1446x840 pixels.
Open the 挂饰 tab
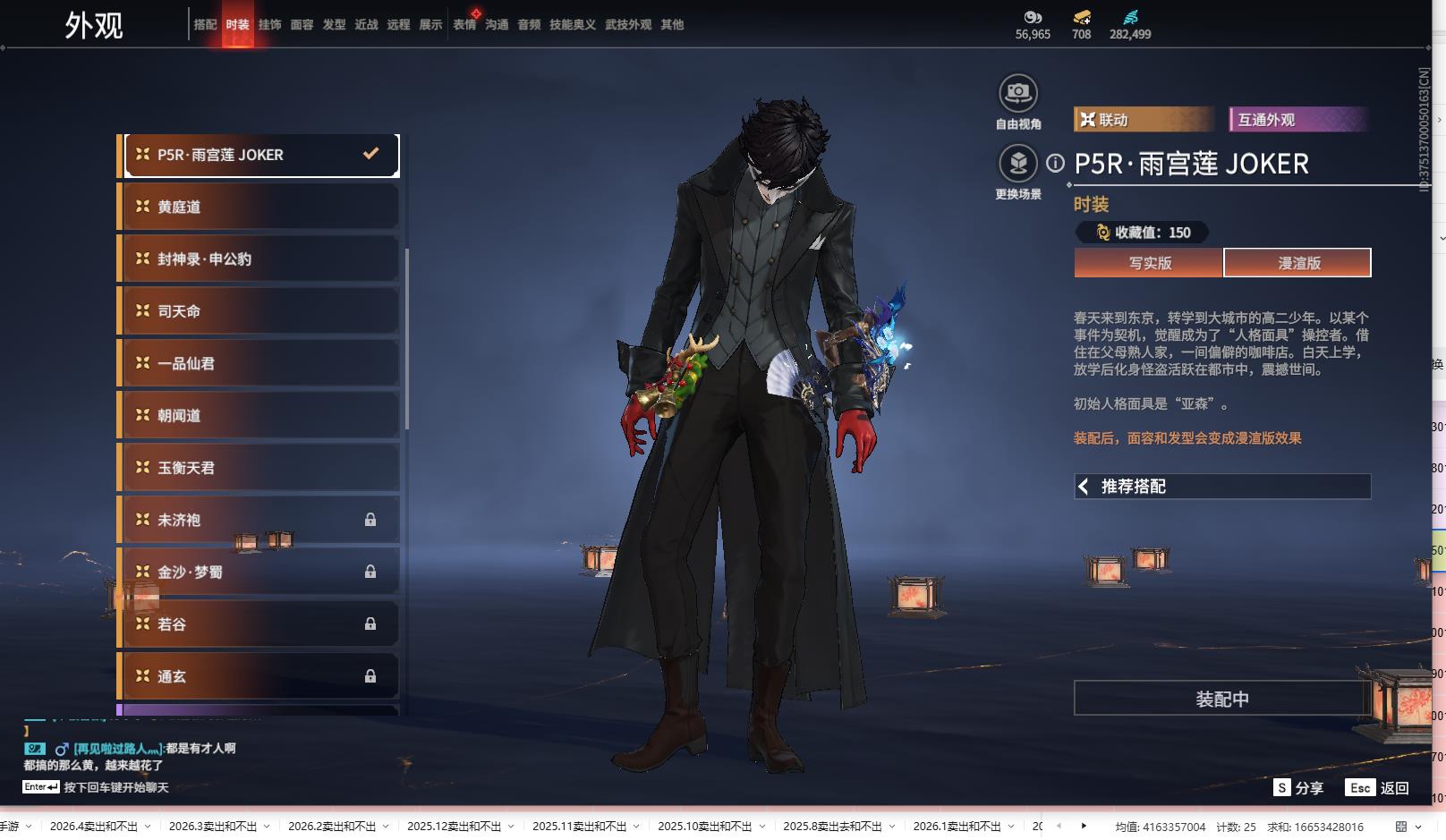(x=269, y=25)
